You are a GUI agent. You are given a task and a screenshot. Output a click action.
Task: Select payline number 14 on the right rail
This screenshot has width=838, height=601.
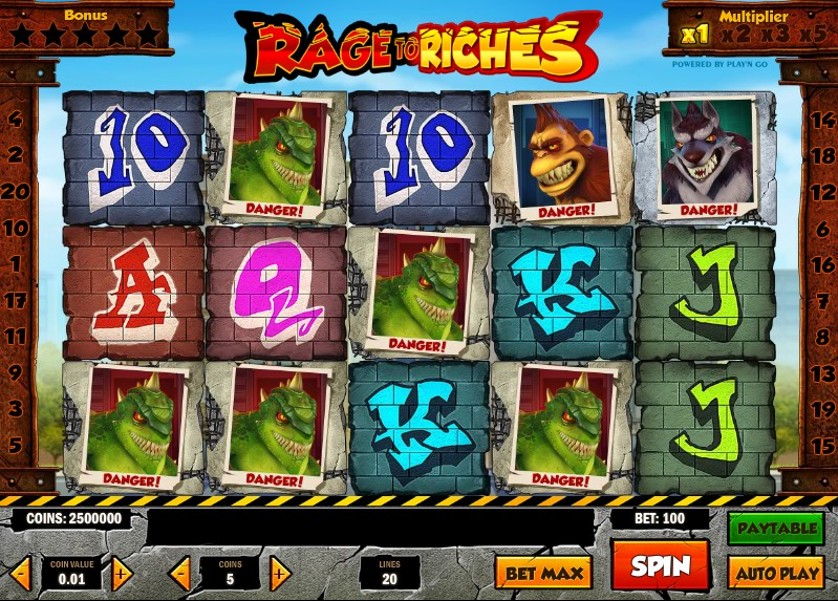(x=824, y=119)
